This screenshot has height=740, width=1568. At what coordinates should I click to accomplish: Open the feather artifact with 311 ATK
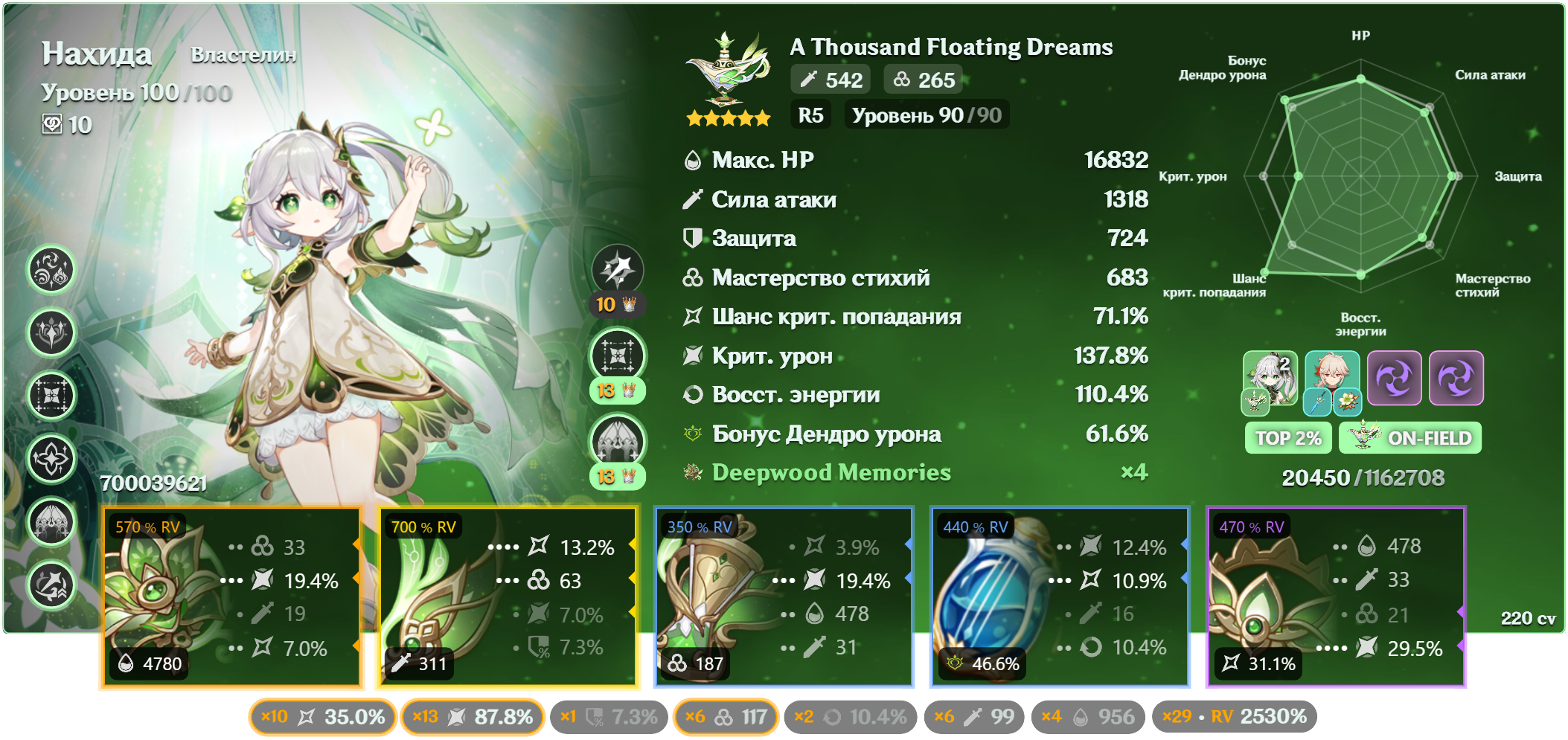(509, 597)
